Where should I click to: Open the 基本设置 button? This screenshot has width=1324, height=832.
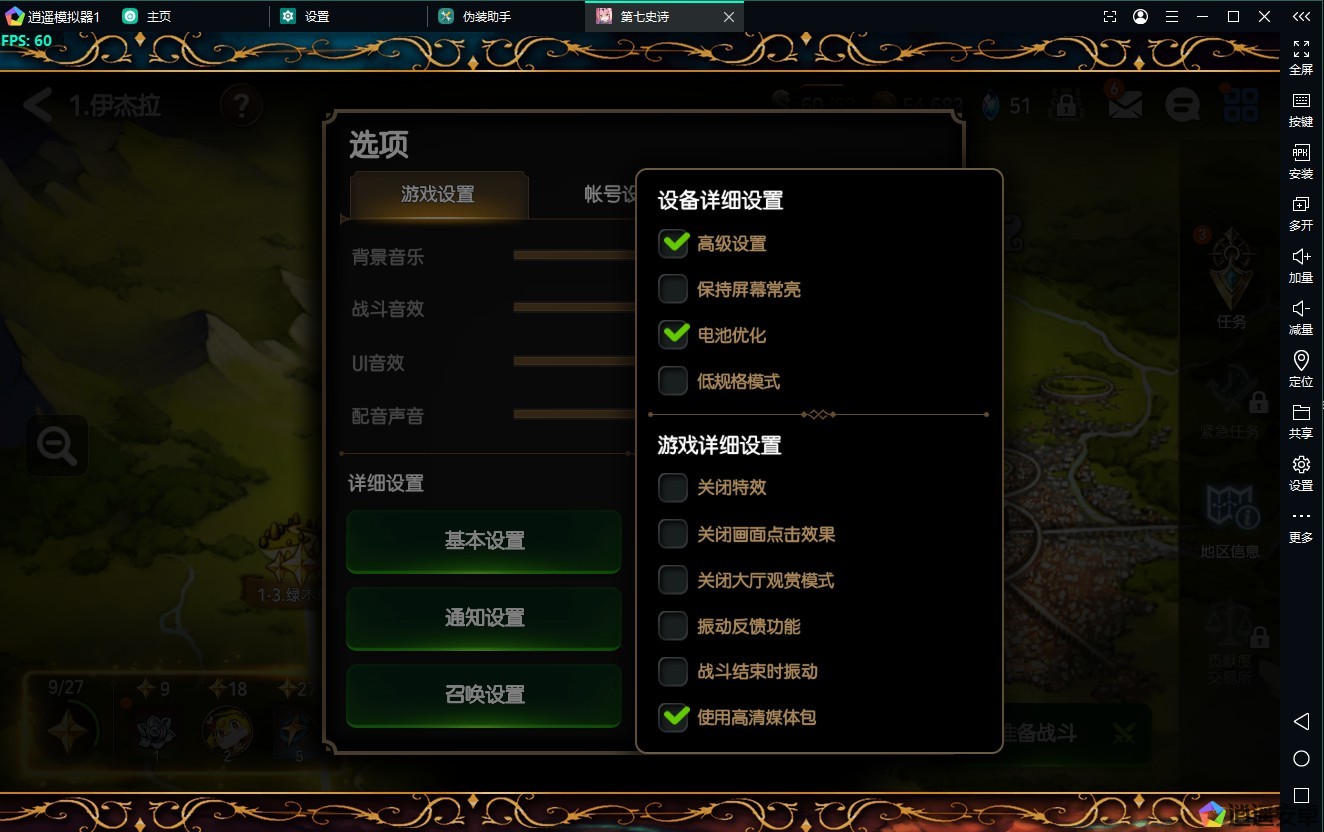(484, 541)
